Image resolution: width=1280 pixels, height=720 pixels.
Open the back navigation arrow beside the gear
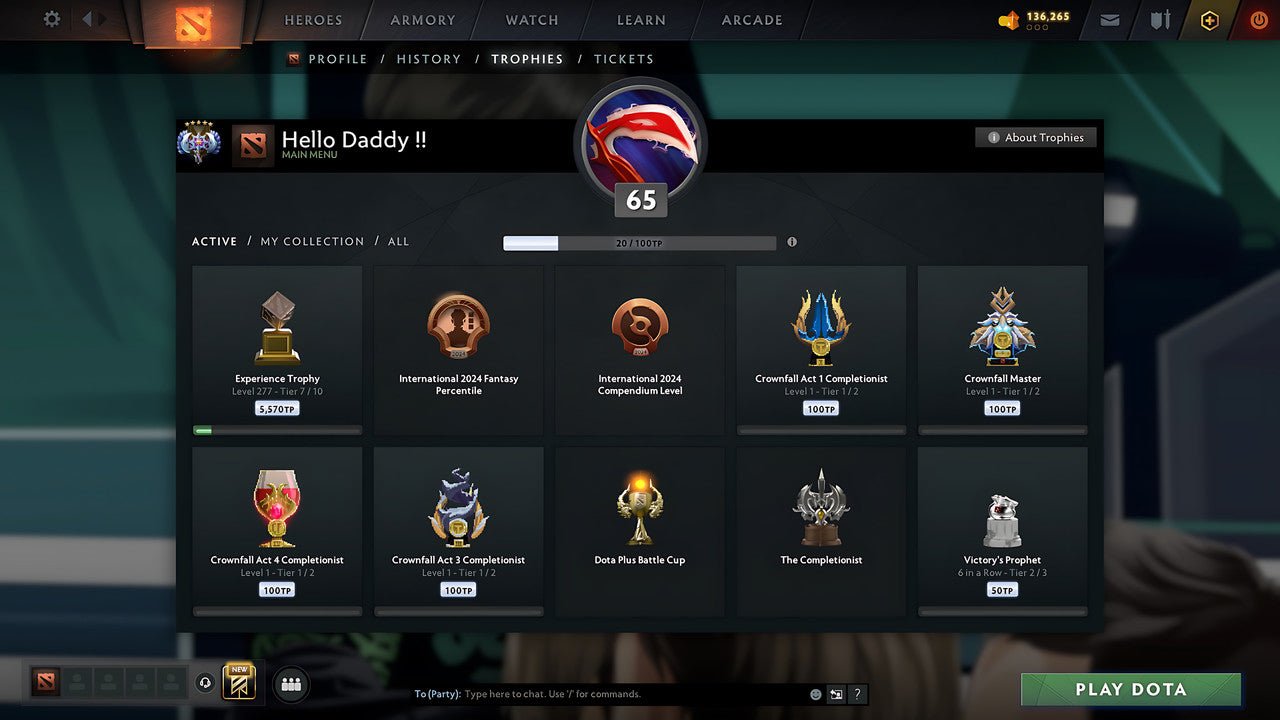pyautogui.click(x=87, y=18)
